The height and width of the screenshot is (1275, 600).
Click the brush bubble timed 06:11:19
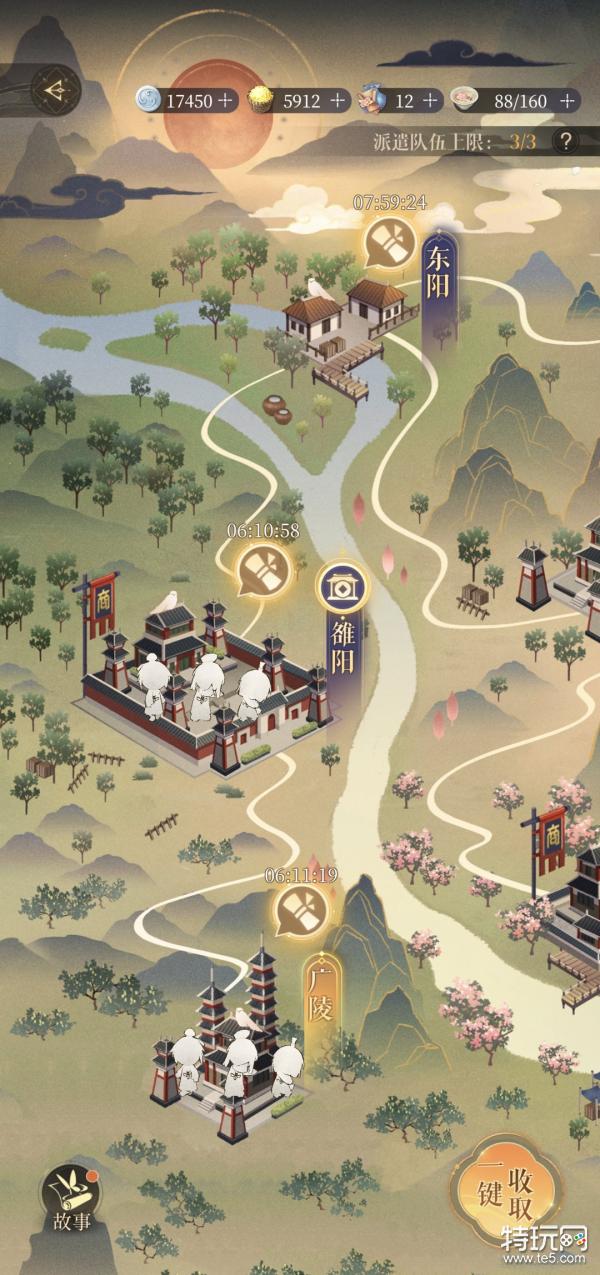[299, 911]
